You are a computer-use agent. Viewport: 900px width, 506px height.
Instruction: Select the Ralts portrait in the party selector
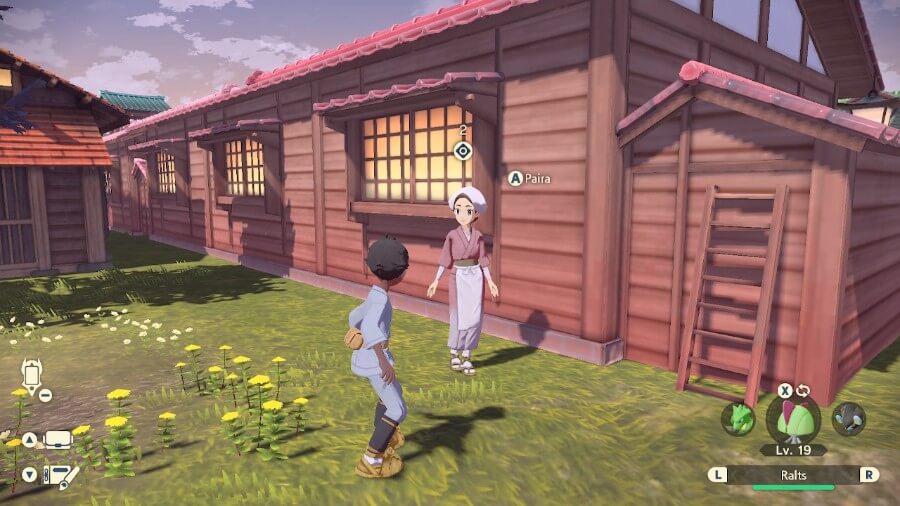pos(793,418)
